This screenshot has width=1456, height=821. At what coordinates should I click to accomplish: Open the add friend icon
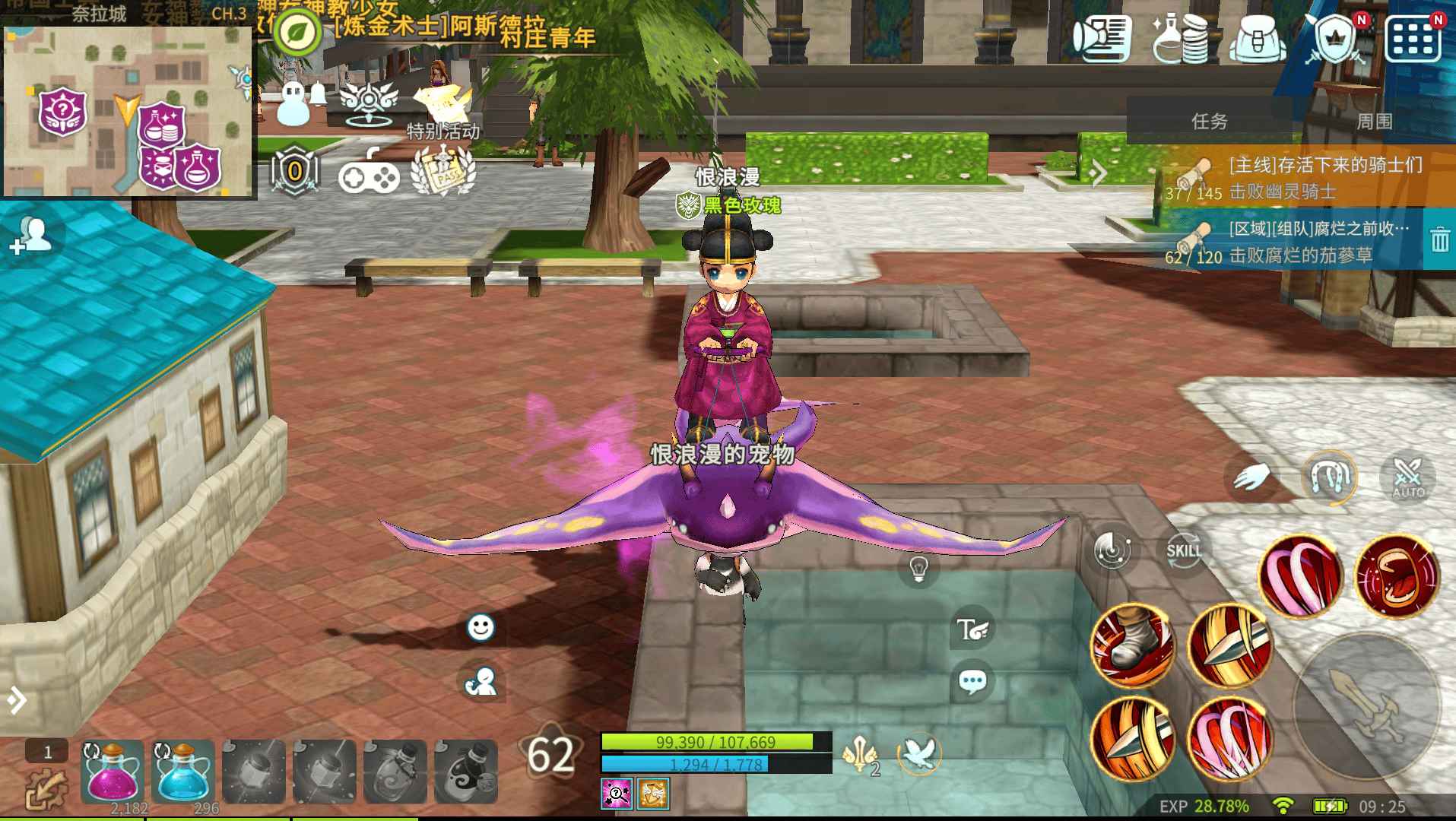coord(31,236)
